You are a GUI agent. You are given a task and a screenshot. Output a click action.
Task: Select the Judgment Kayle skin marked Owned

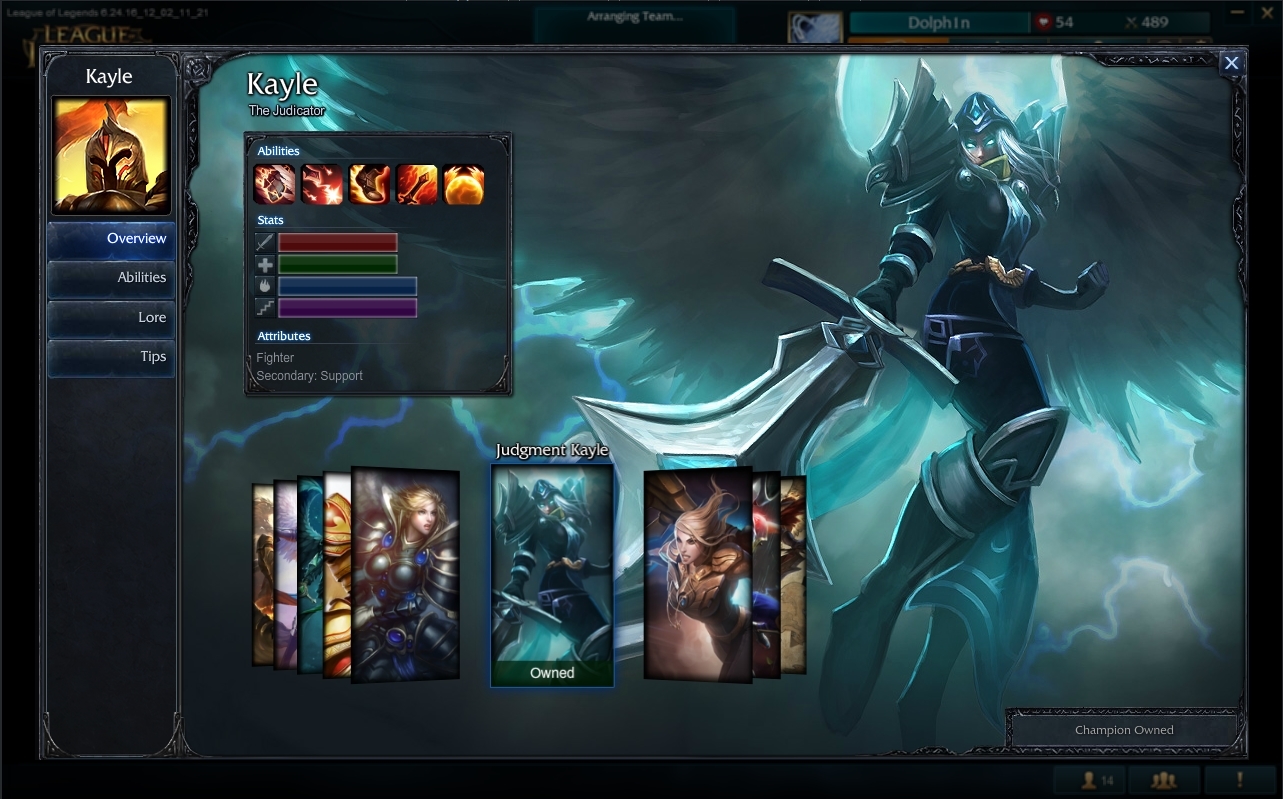click(x=552, y=570)
